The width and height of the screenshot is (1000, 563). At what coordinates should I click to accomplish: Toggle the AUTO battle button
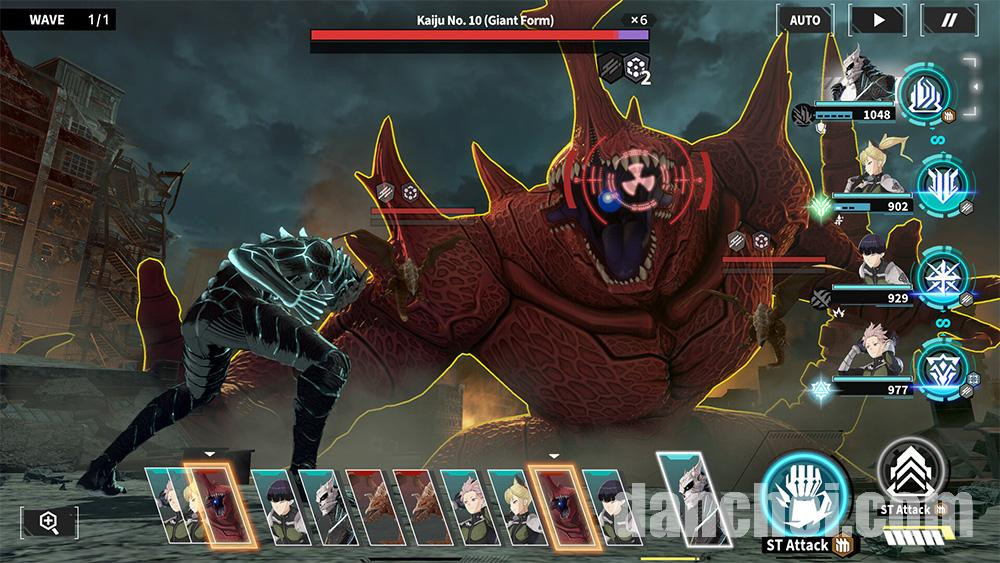pyautogui.click(x=805, y=20)
